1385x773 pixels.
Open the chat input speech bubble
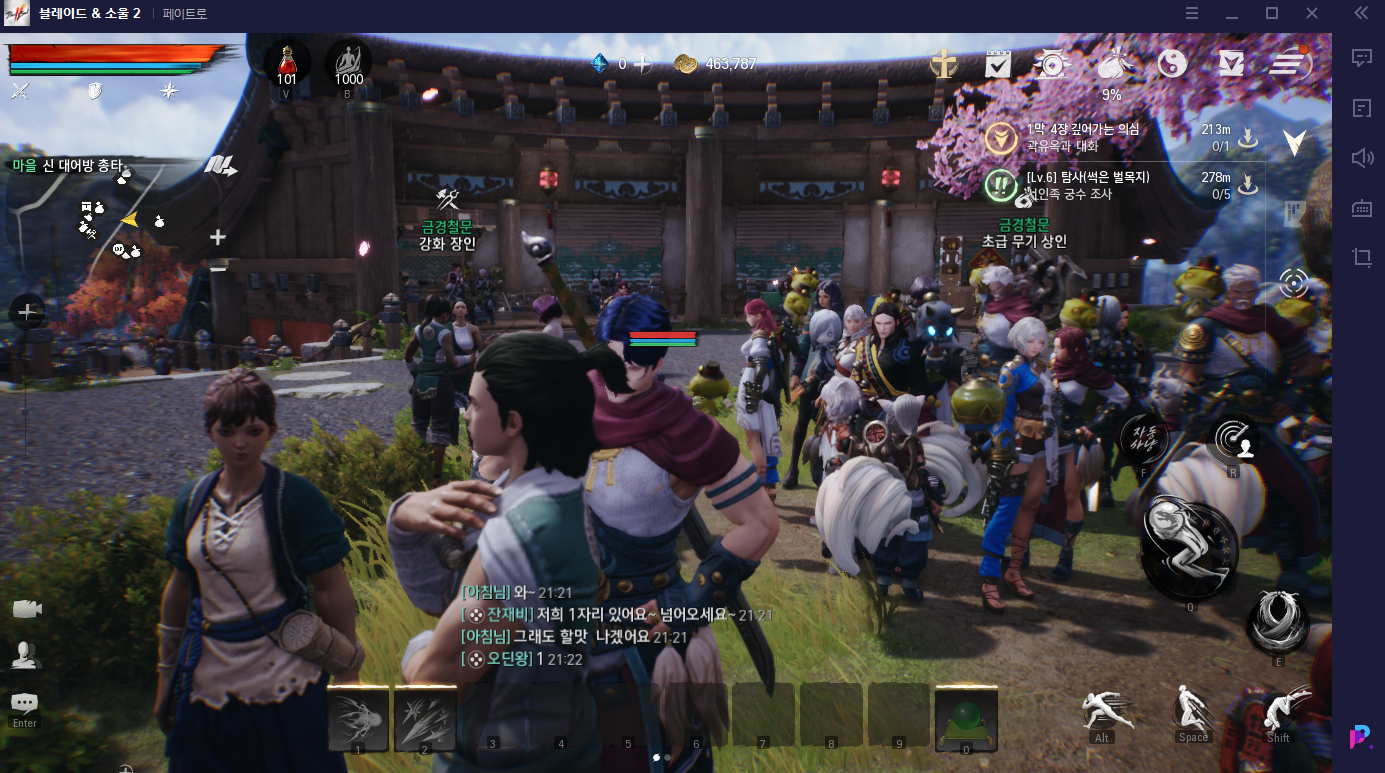click(25, 703)
